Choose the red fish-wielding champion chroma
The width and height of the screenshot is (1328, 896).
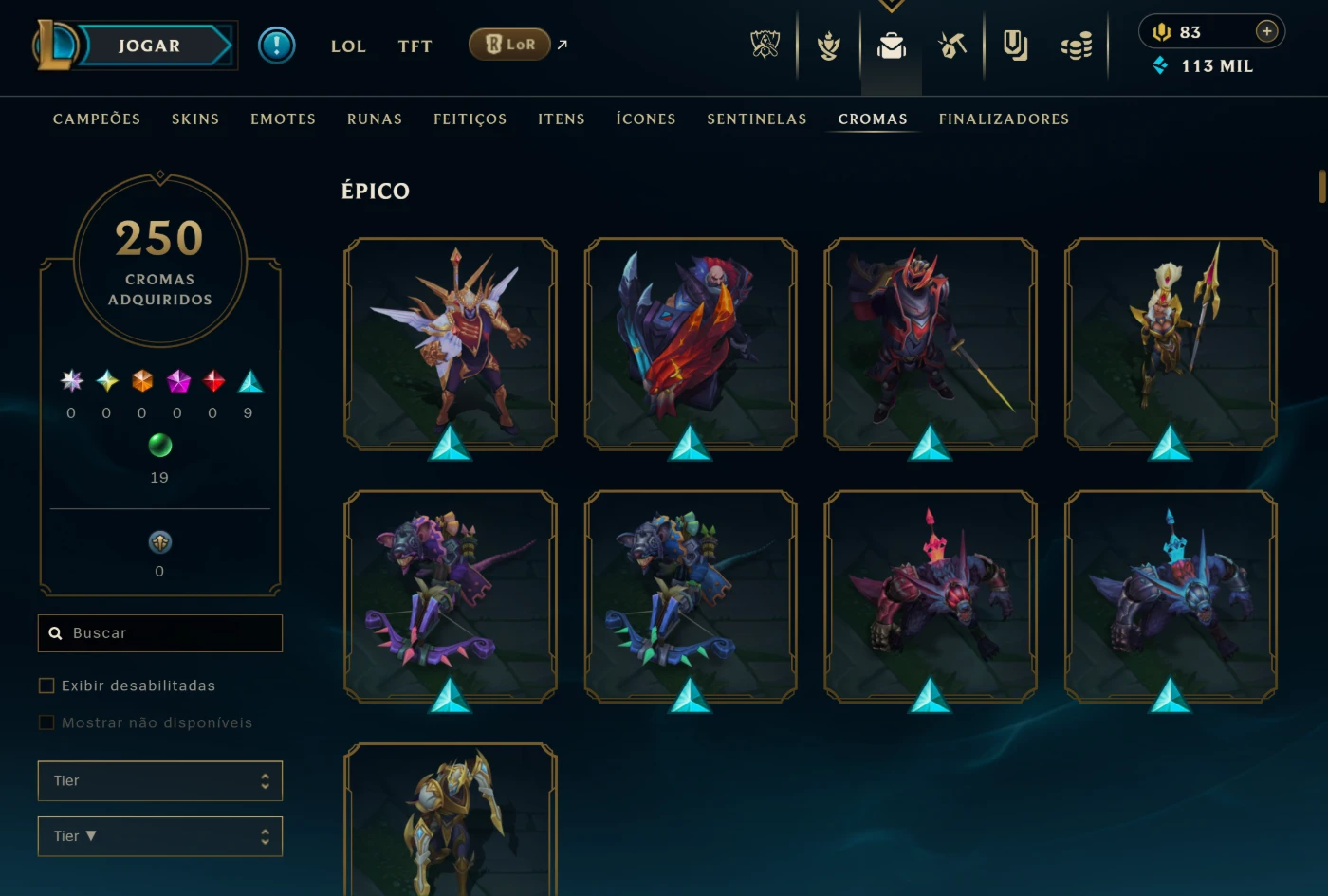691,343
